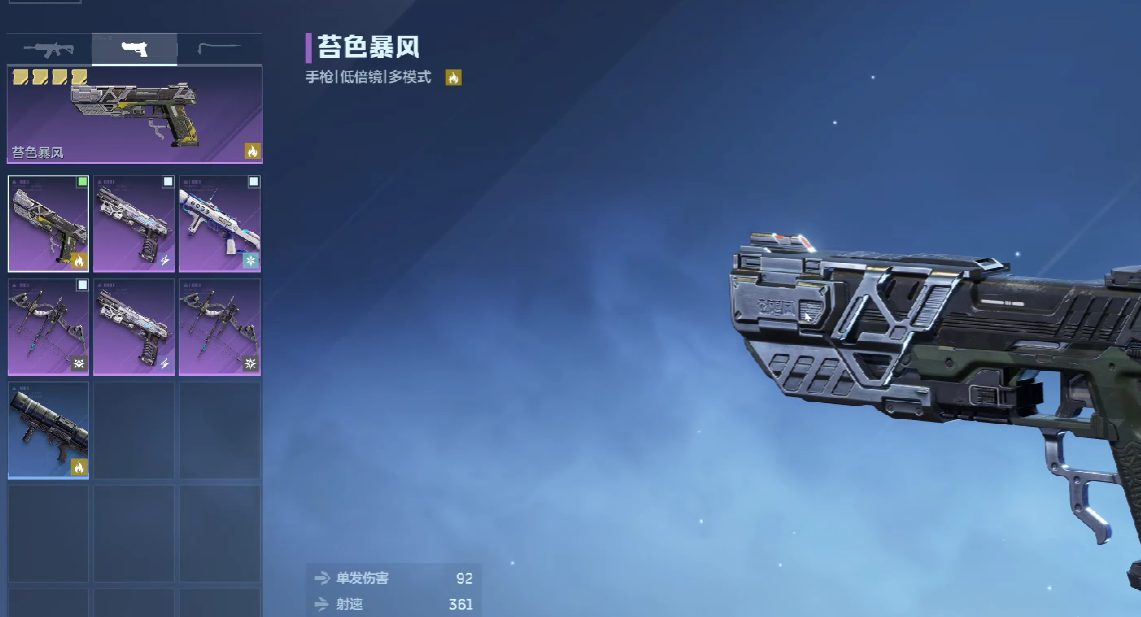Open the third weapon category tab
1141x617 pixels.
219,48
